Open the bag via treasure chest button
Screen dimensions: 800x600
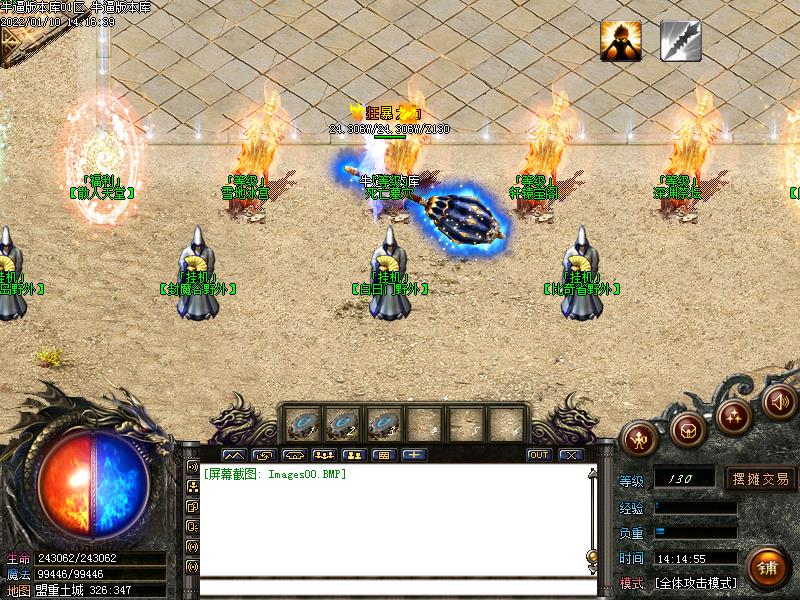click(x=687, y=429)
